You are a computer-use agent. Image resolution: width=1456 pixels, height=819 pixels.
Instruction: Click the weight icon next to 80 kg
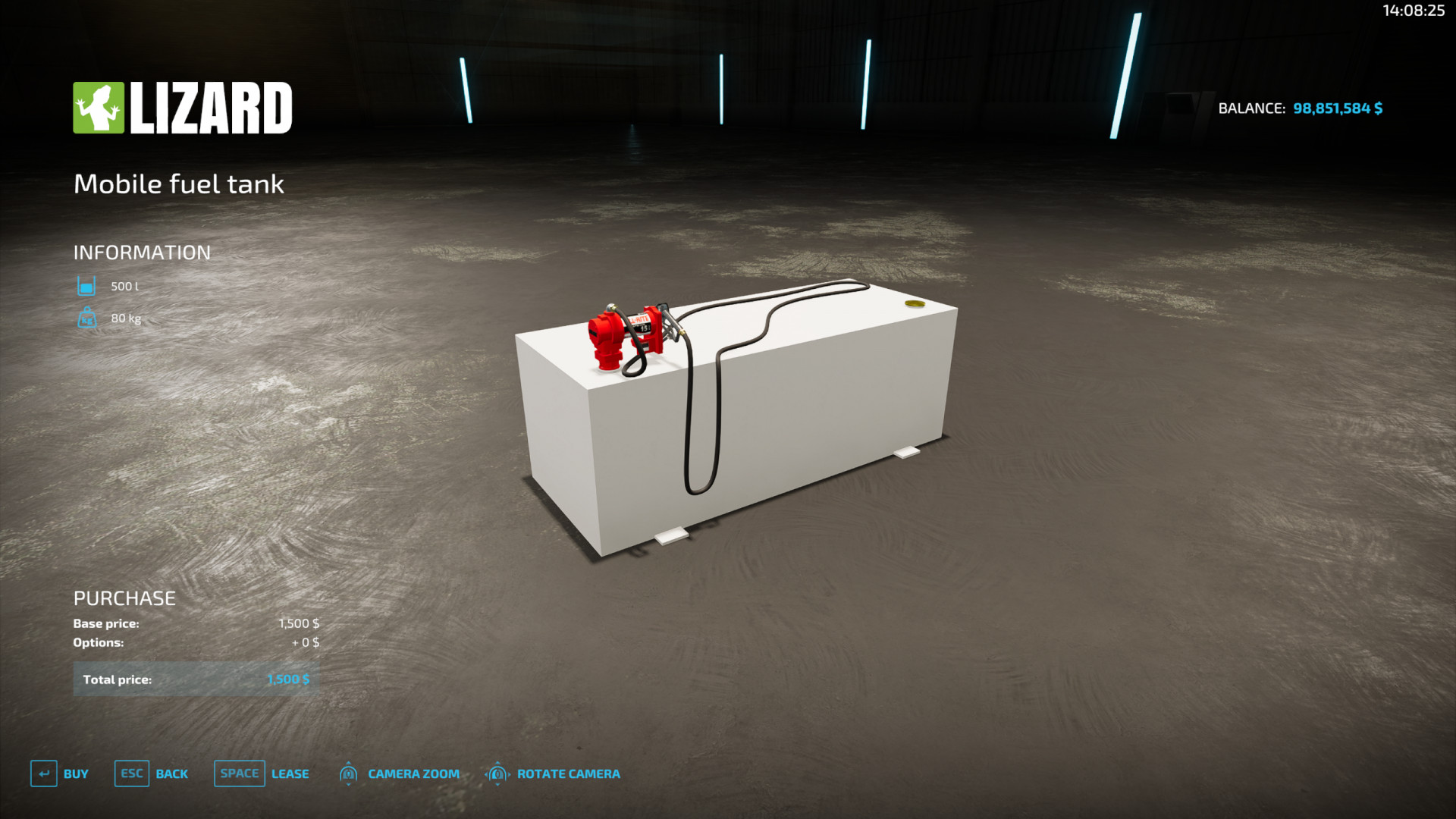point(86,318)
